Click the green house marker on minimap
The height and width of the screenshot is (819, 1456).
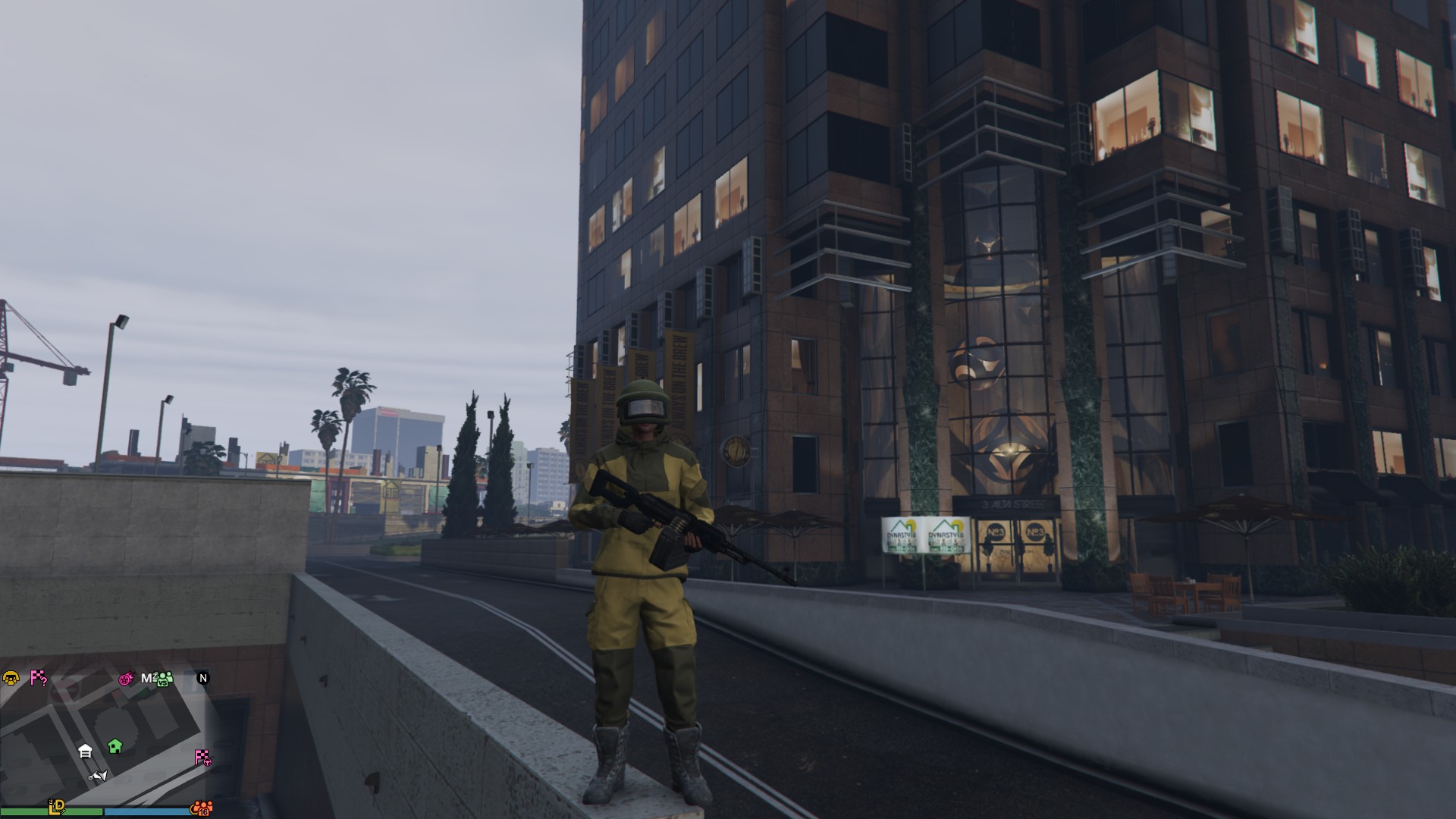(115, 746)
